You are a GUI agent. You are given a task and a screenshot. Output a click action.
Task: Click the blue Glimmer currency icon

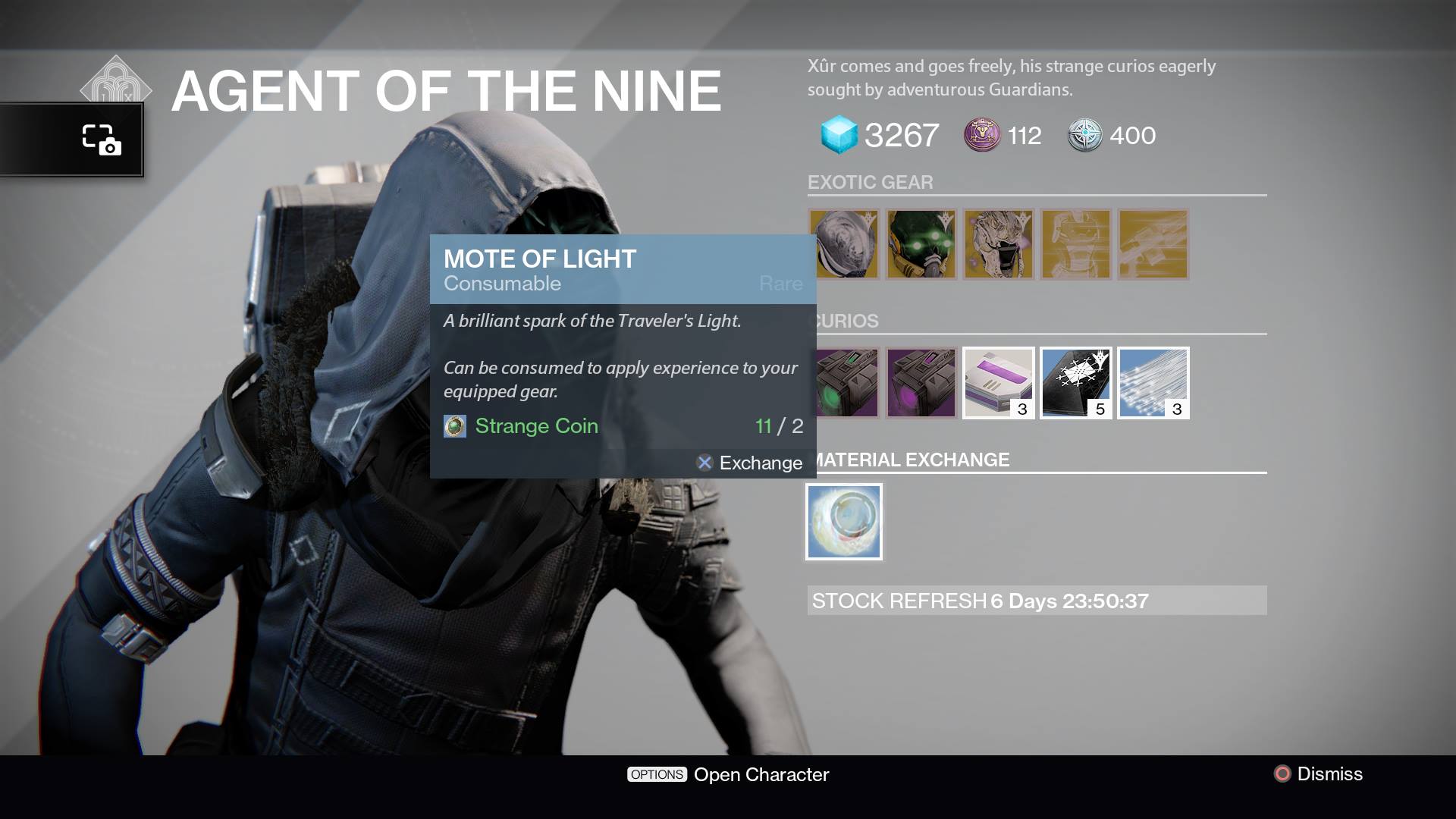click(x=839, y=135)
